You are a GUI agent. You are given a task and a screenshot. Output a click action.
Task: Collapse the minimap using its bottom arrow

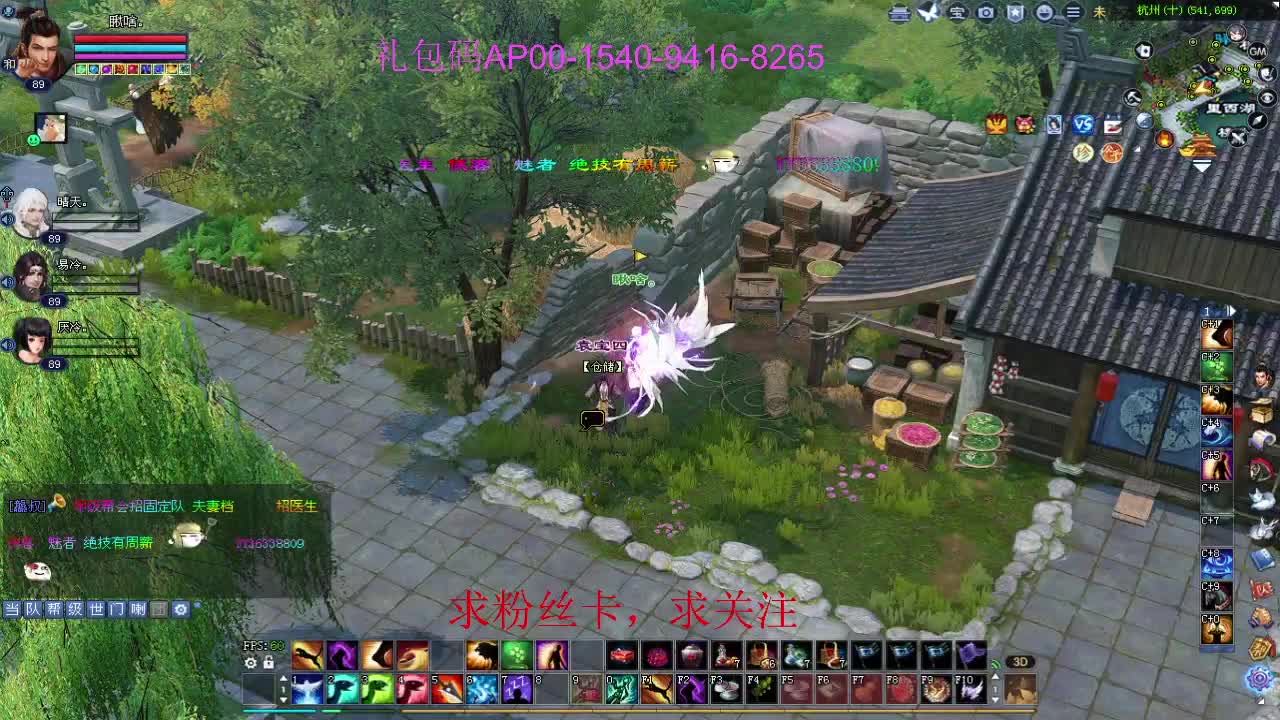(1201, 165)
